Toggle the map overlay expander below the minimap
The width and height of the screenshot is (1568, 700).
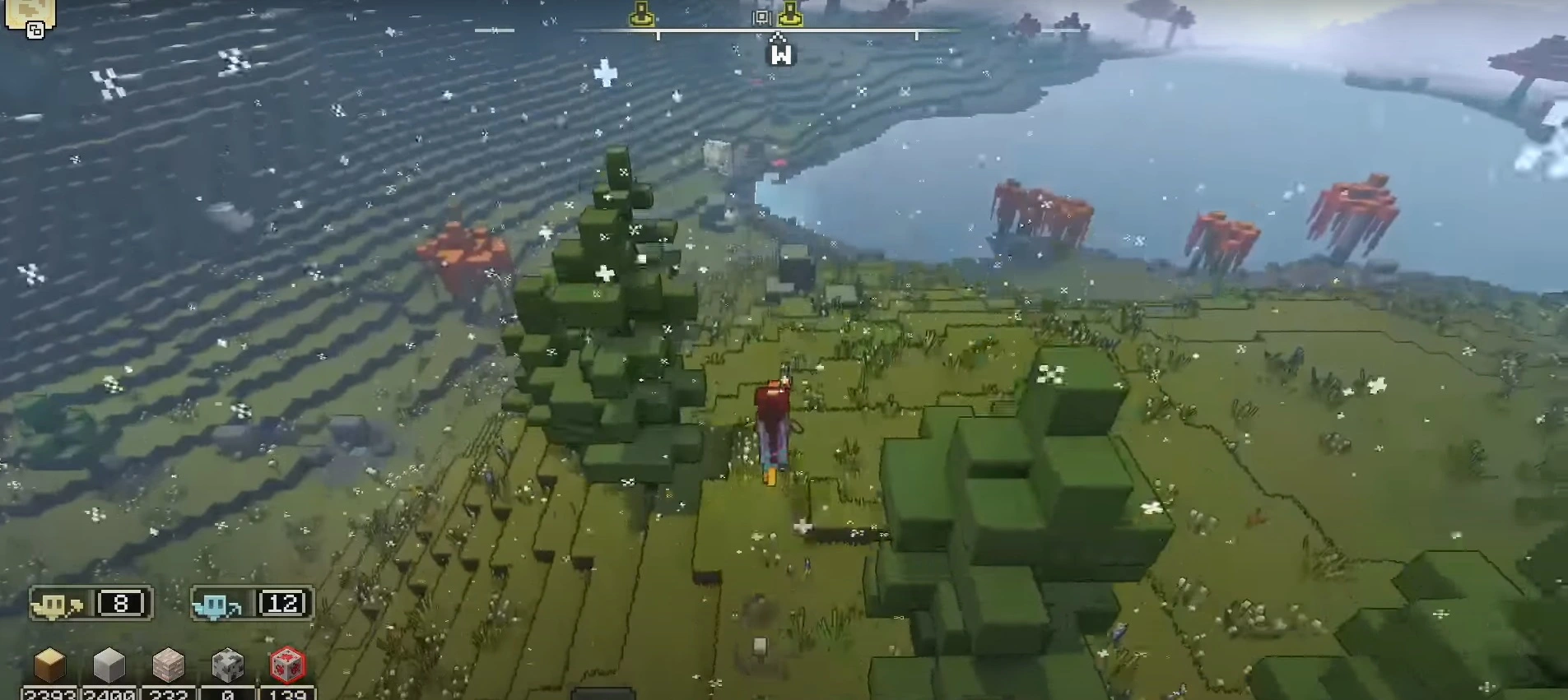pyautogui.click(x=34, y=31)
